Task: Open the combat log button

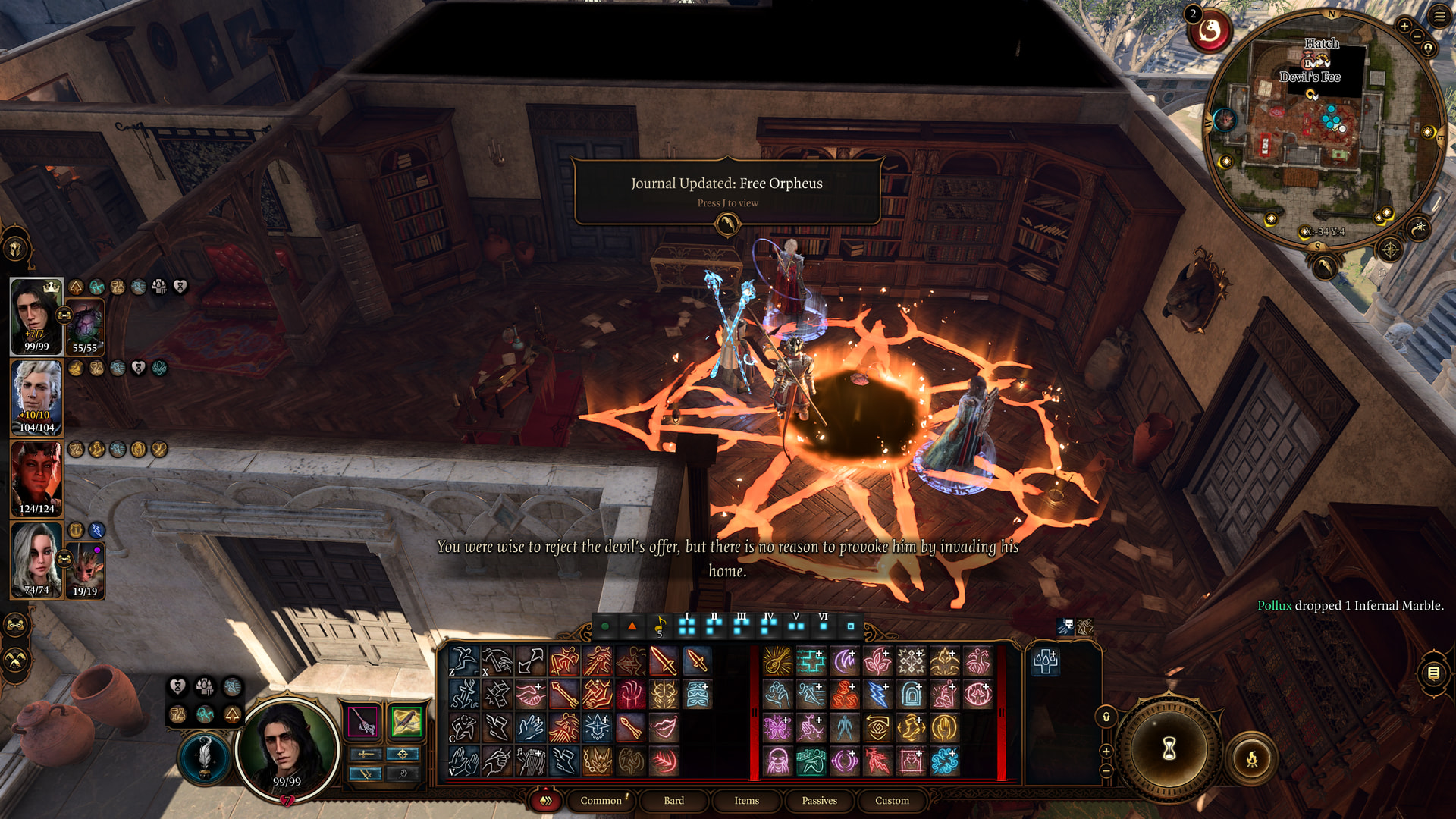Action: pyautogui.click(x=1433, y=673)
